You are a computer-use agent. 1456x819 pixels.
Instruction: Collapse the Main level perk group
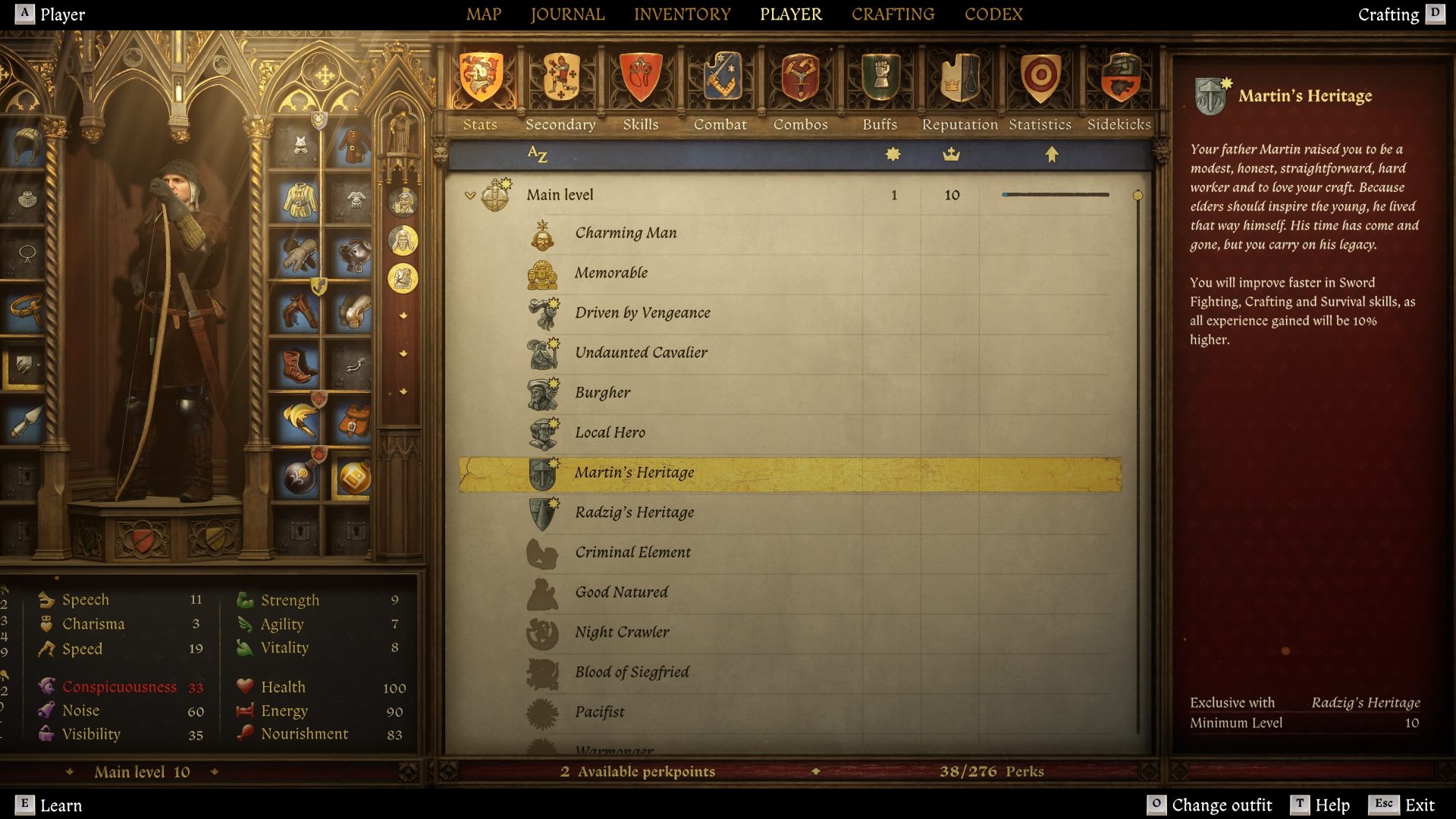point(472,194)
